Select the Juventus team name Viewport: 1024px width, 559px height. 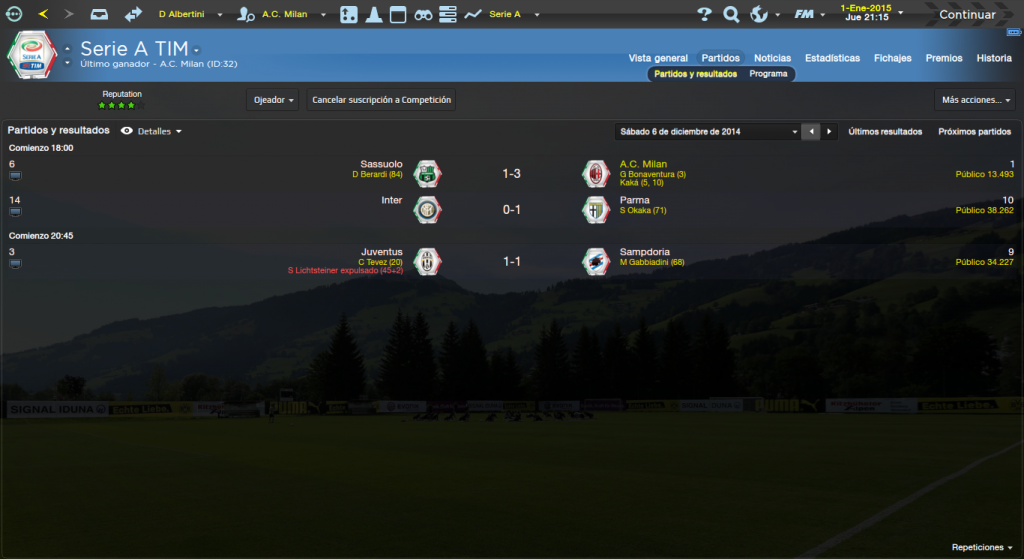(382, 252)
